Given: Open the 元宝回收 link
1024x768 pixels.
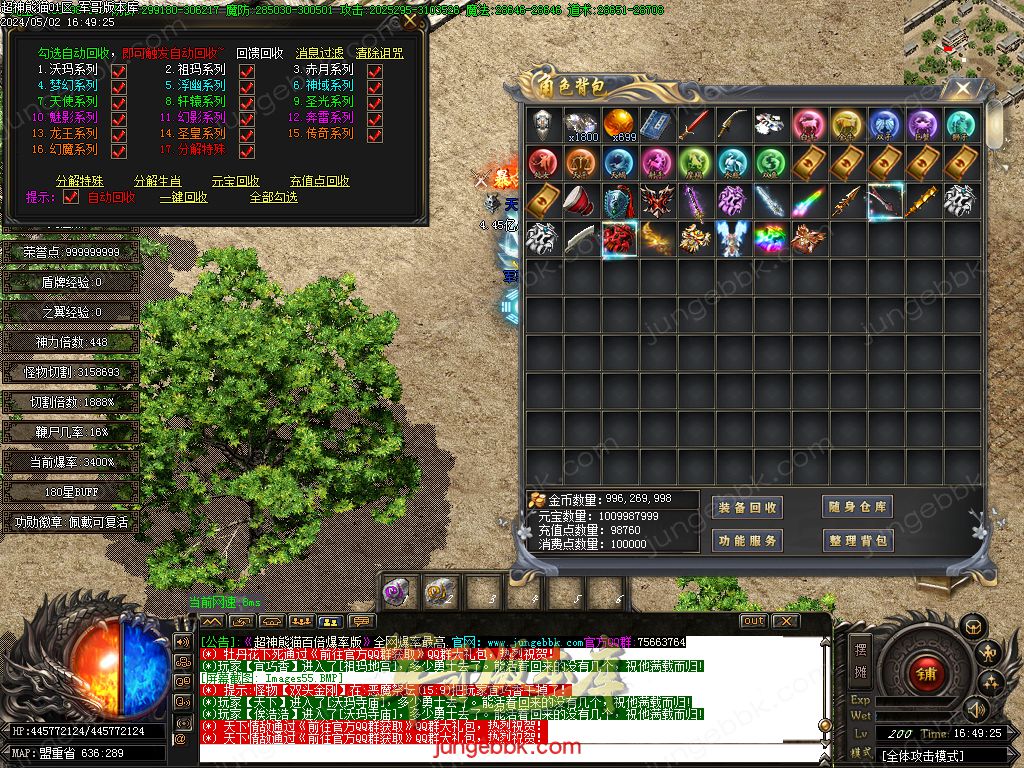Looking at the screenshot, I should point(236,182).
